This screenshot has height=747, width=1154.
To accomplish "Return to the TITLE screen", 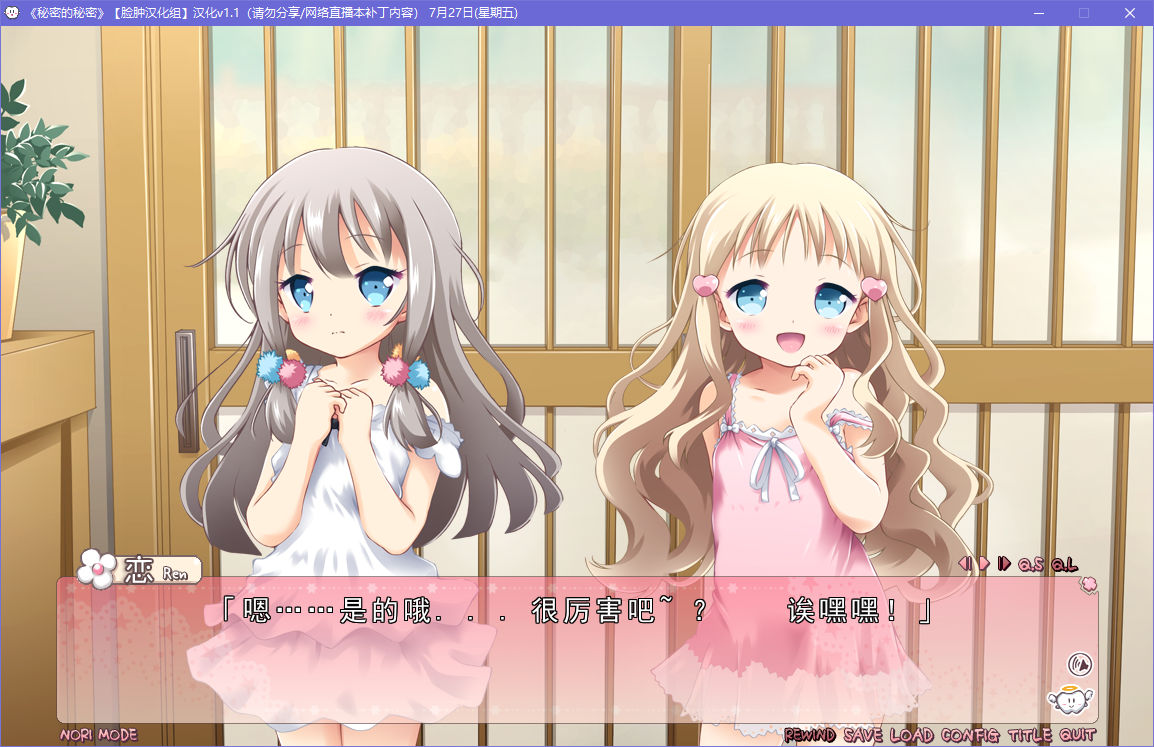I will pos(1029,735).
